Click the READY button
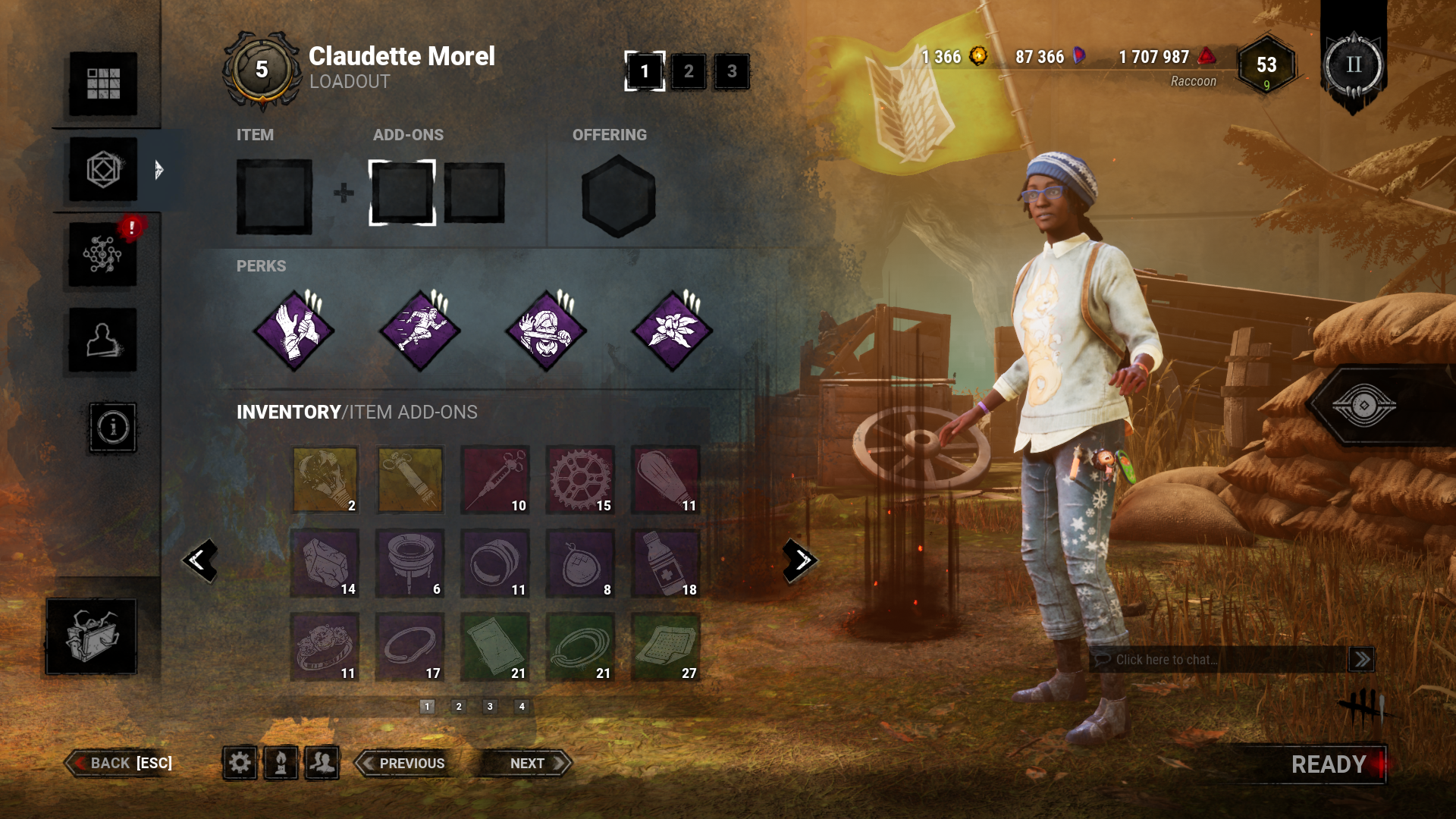Viewport: 1456px width, 819px height. 1329,764
